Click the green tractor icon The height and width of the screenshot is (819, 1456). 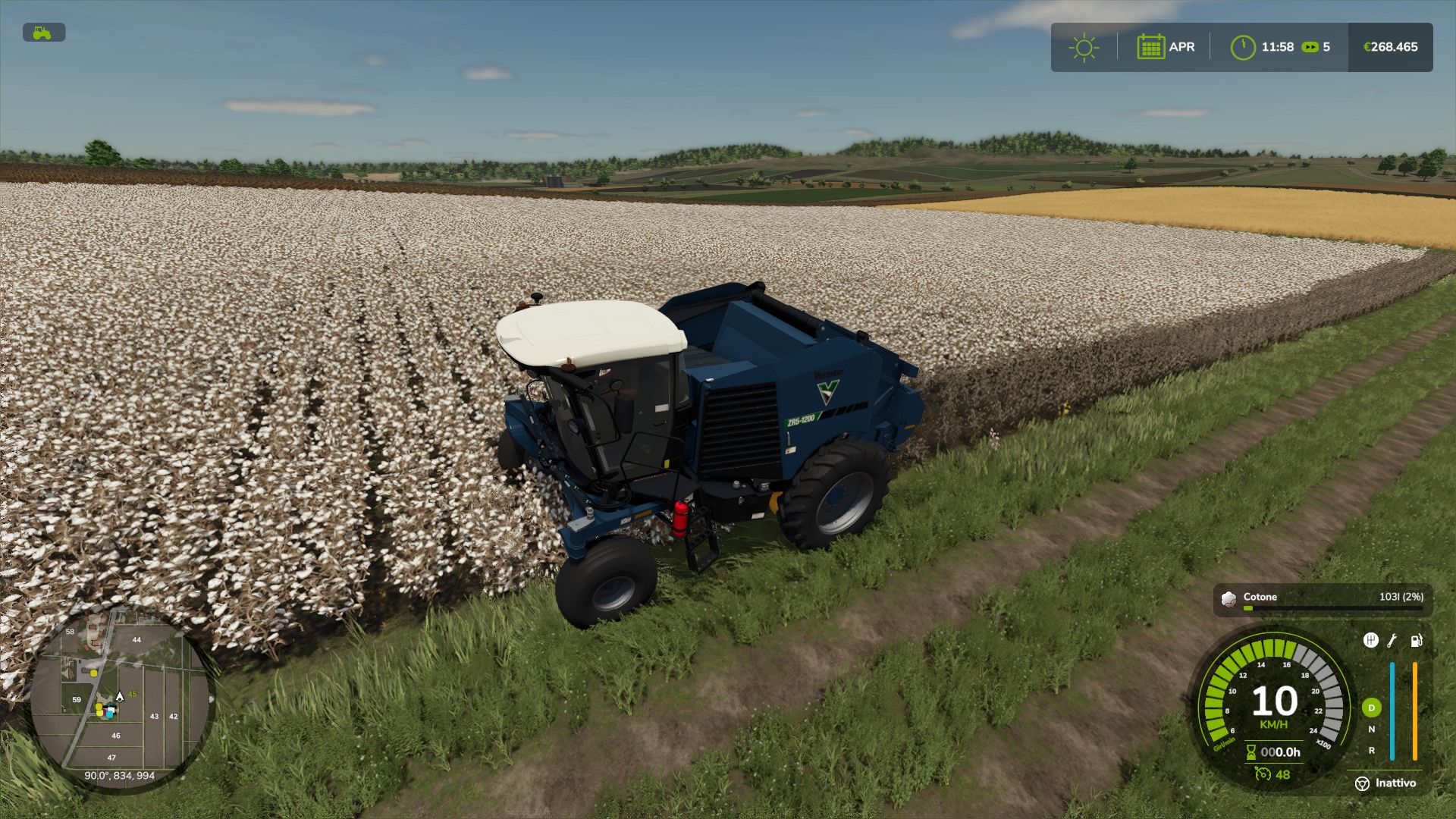coord(43,33)
